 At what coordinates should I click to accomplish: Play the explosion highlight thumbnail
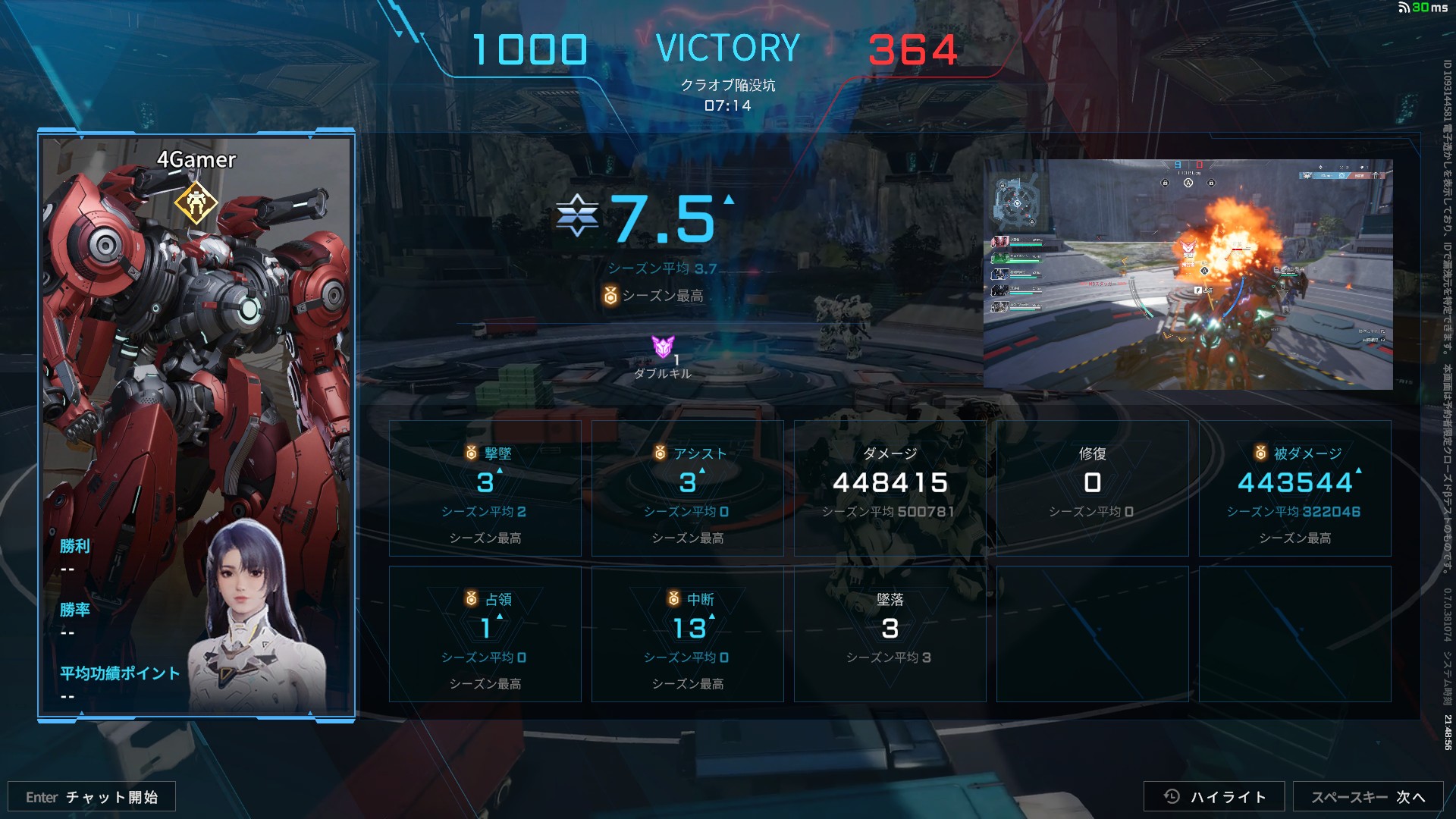pos(1188,275)
